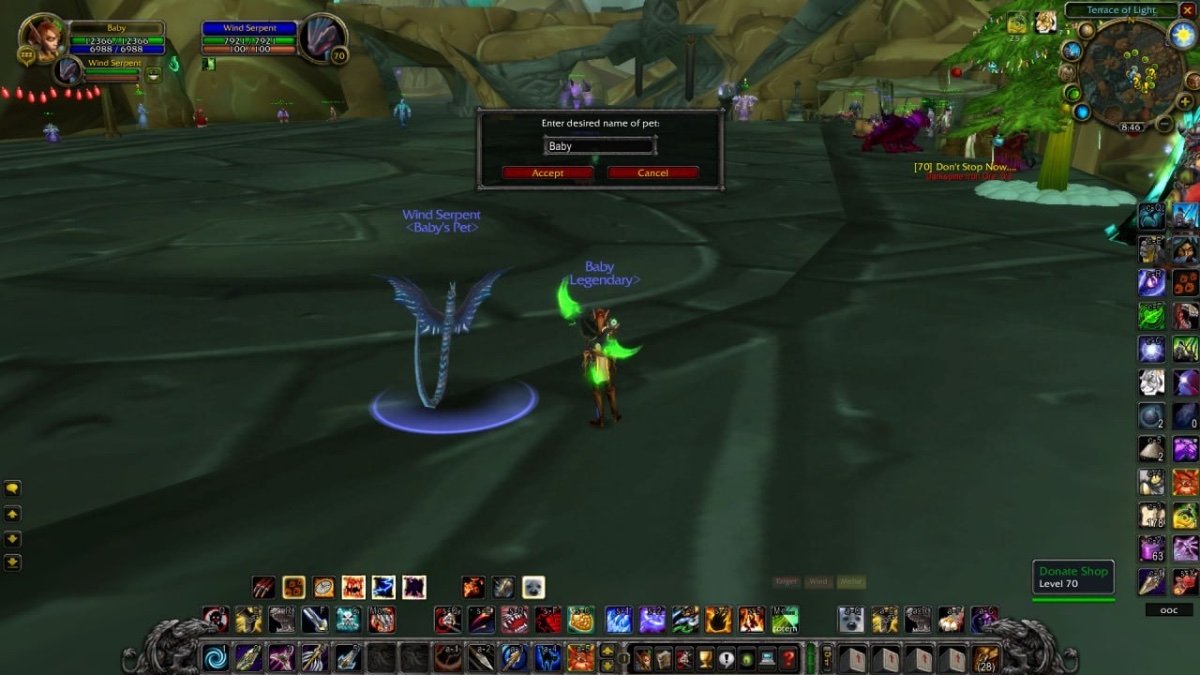This screenshot has width=1200, height=675.
Task: Use the pet claw attack ability
Action: pyautogui.click(x=263, y=587)
